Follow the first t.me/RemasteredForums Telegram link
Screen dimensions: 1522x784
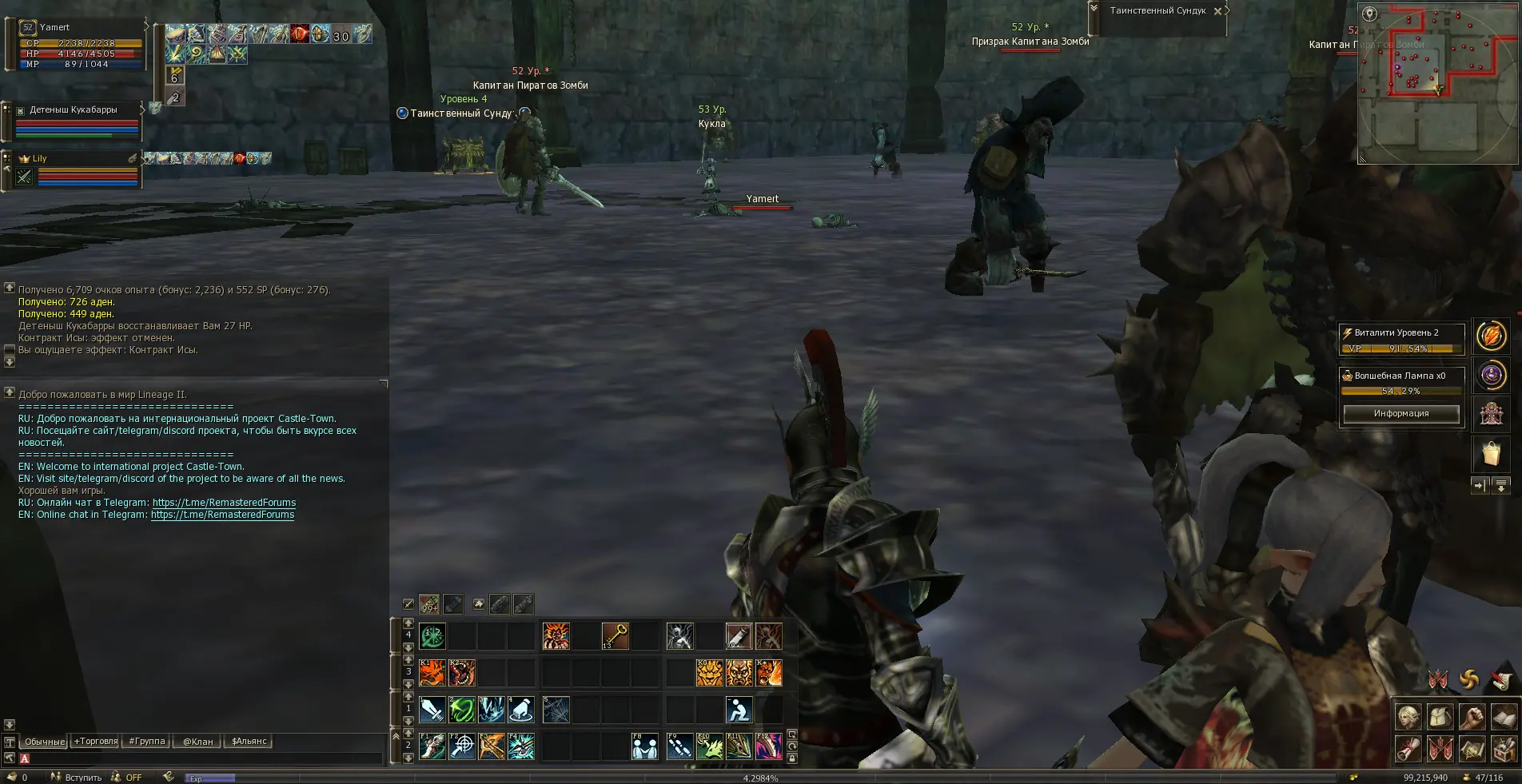[x=224, y=503]
